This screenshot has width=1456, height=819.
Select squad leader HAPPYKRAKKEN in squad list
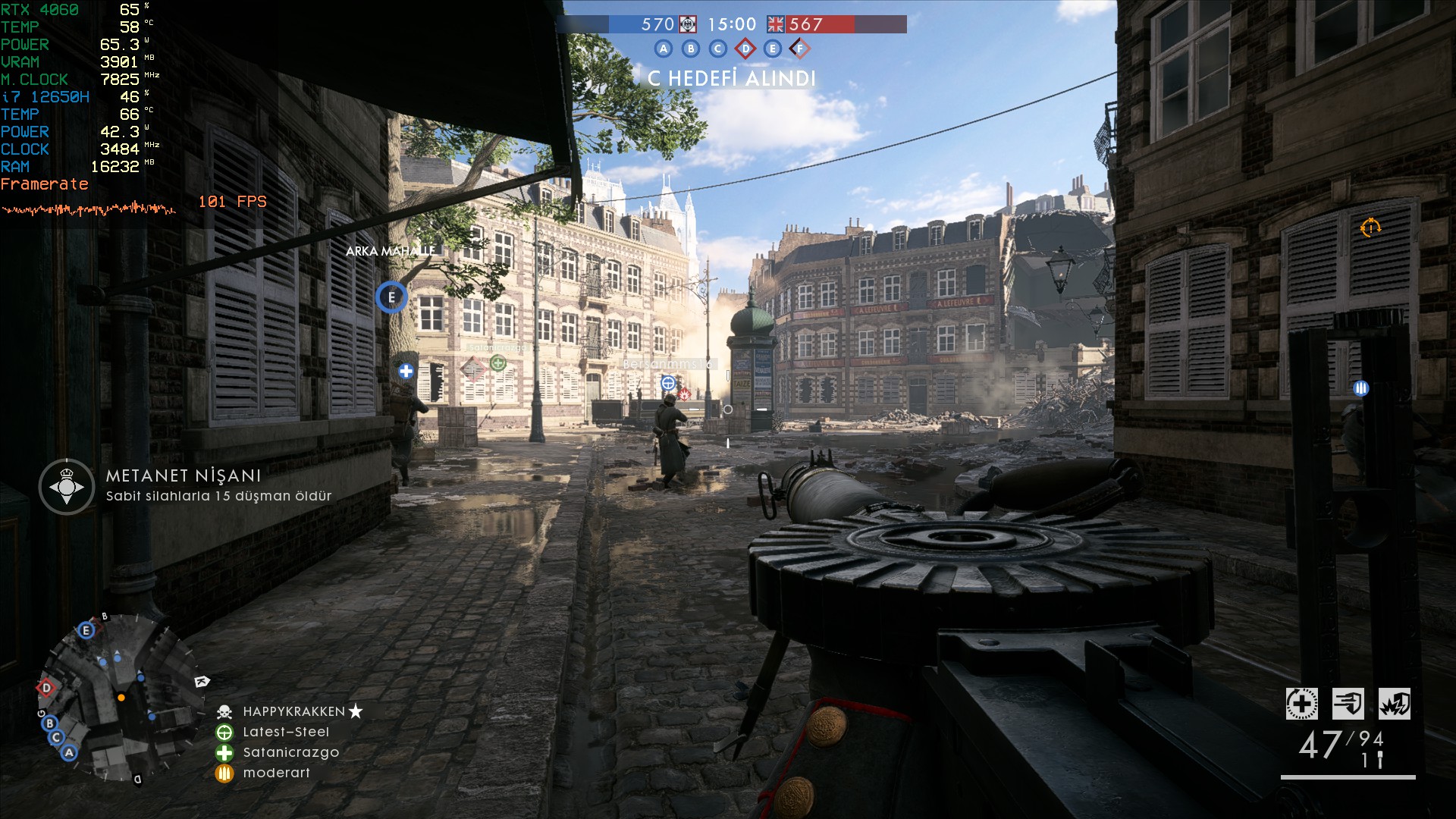(x=293, y=711)
